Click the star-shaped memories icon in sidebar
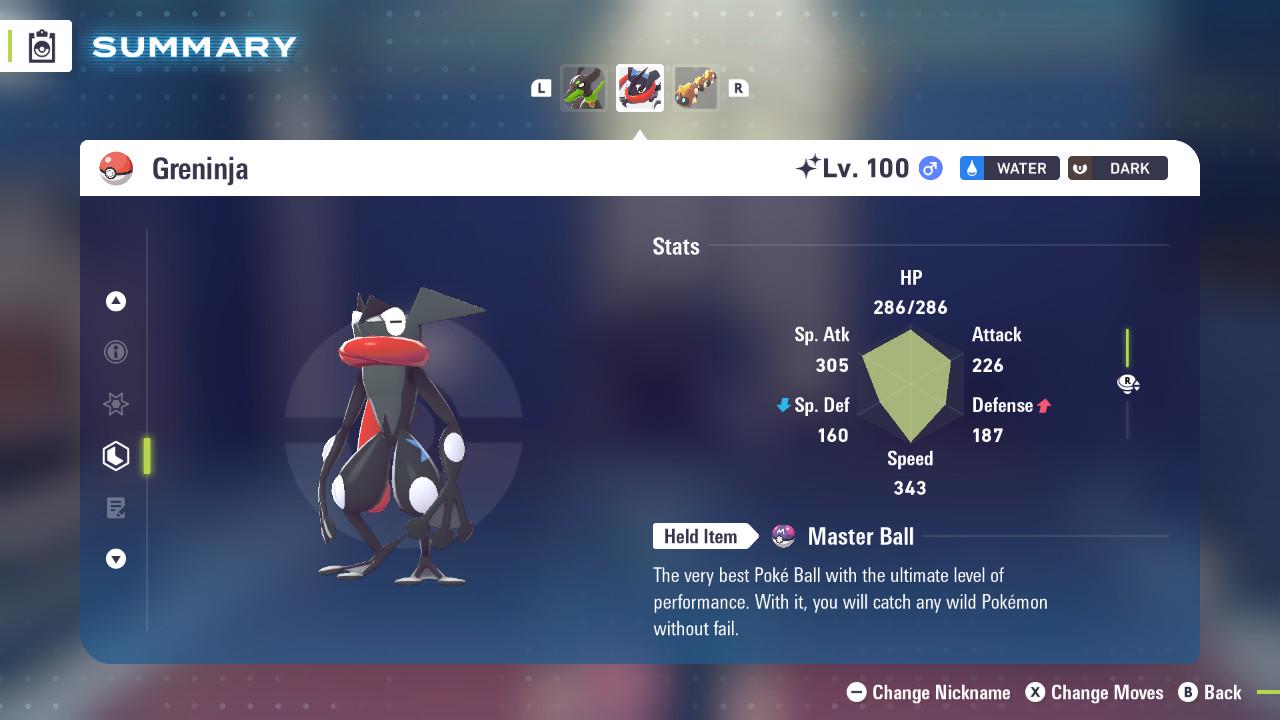 [x=116, y=404]
